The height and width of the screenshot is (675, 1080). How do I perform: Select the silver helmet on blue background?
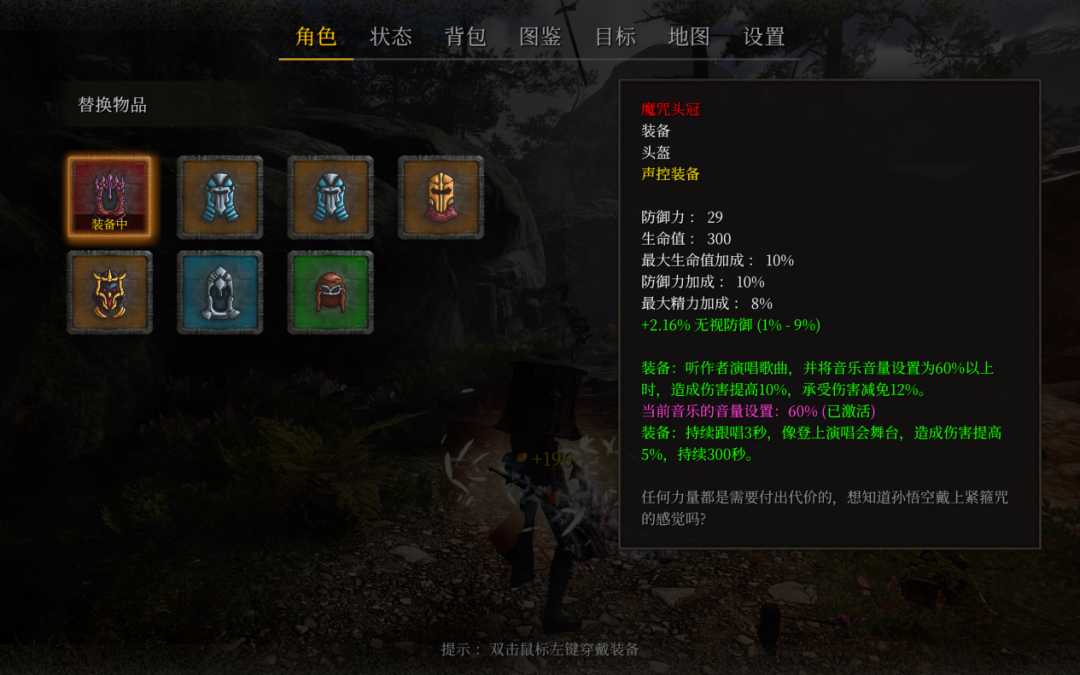click(220, 292)
